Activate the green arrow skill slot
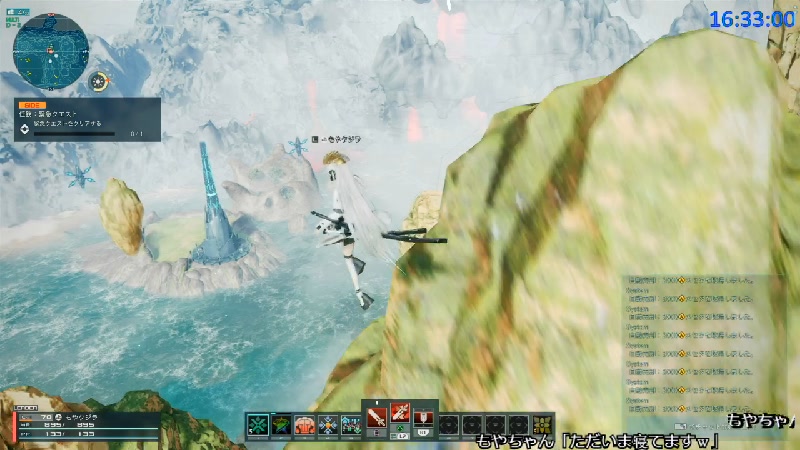 pos(281,424)
